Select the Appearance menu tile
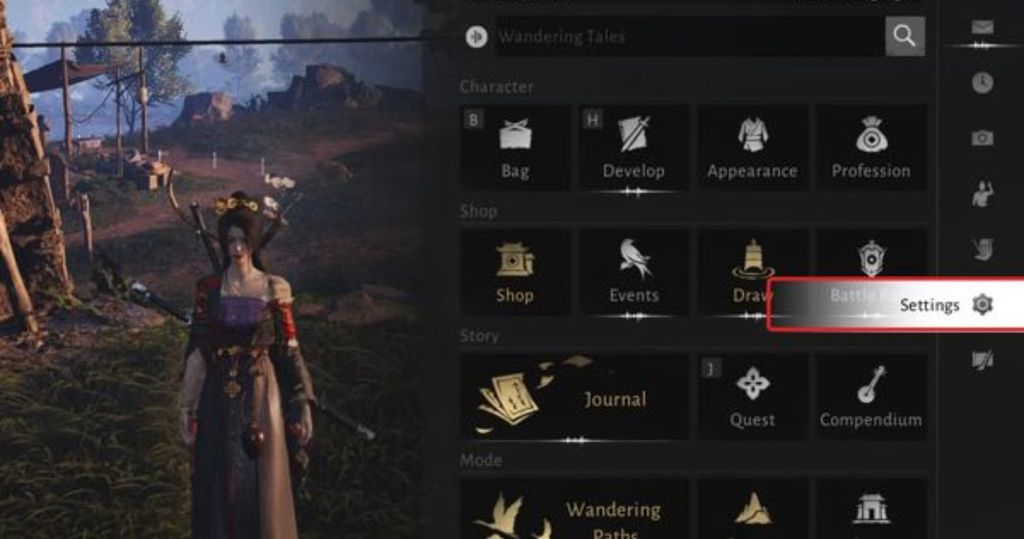Screen dimensions: 1024x539 (752, 147)
